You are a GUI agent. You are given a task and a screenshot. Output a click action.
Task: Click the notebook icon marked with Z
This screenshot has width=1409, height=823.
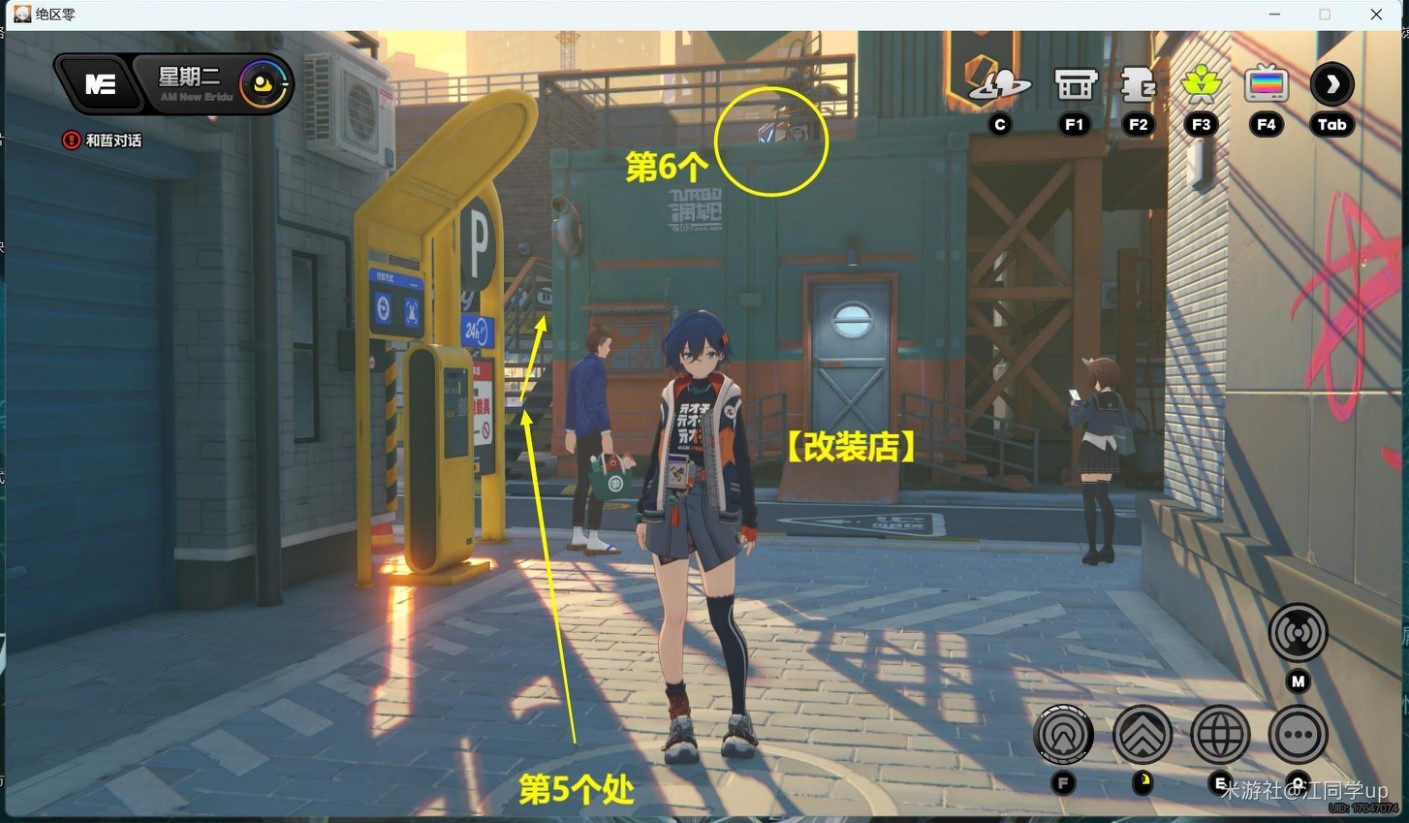1138,85
